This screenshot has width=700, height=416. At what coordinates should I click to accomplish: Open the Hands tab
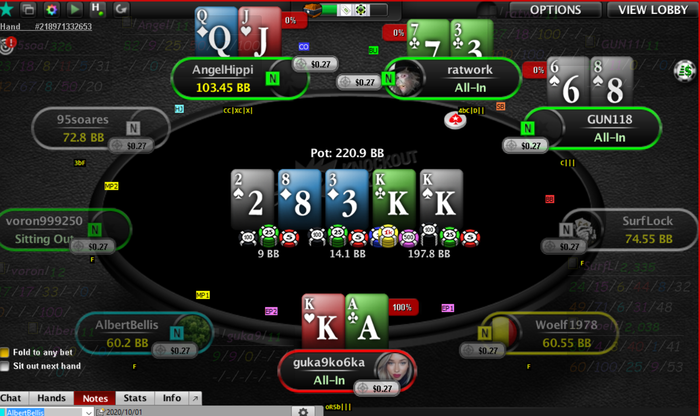coord(51,398)
